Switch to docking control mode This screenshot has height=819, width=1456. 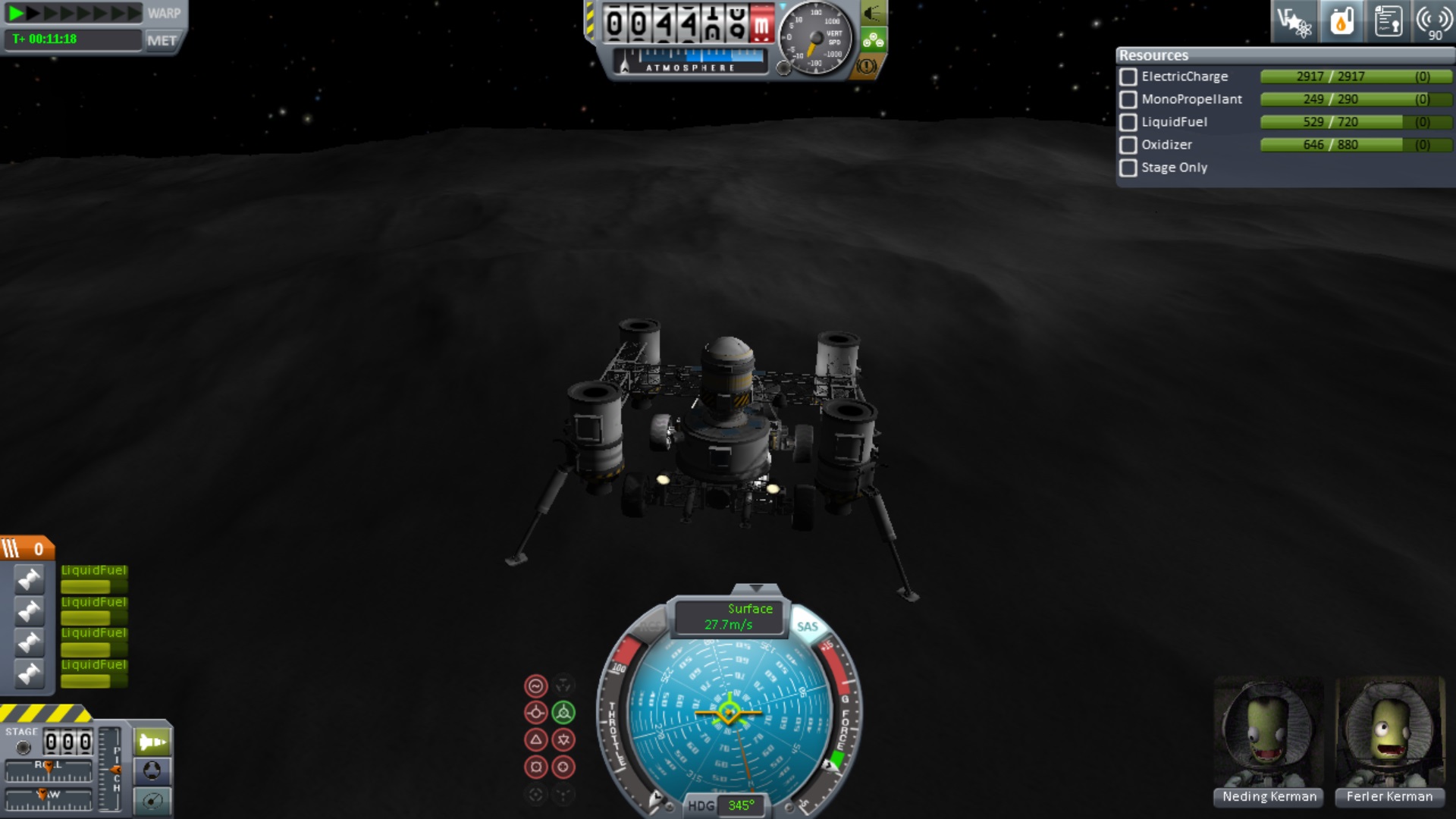point(152,771)
